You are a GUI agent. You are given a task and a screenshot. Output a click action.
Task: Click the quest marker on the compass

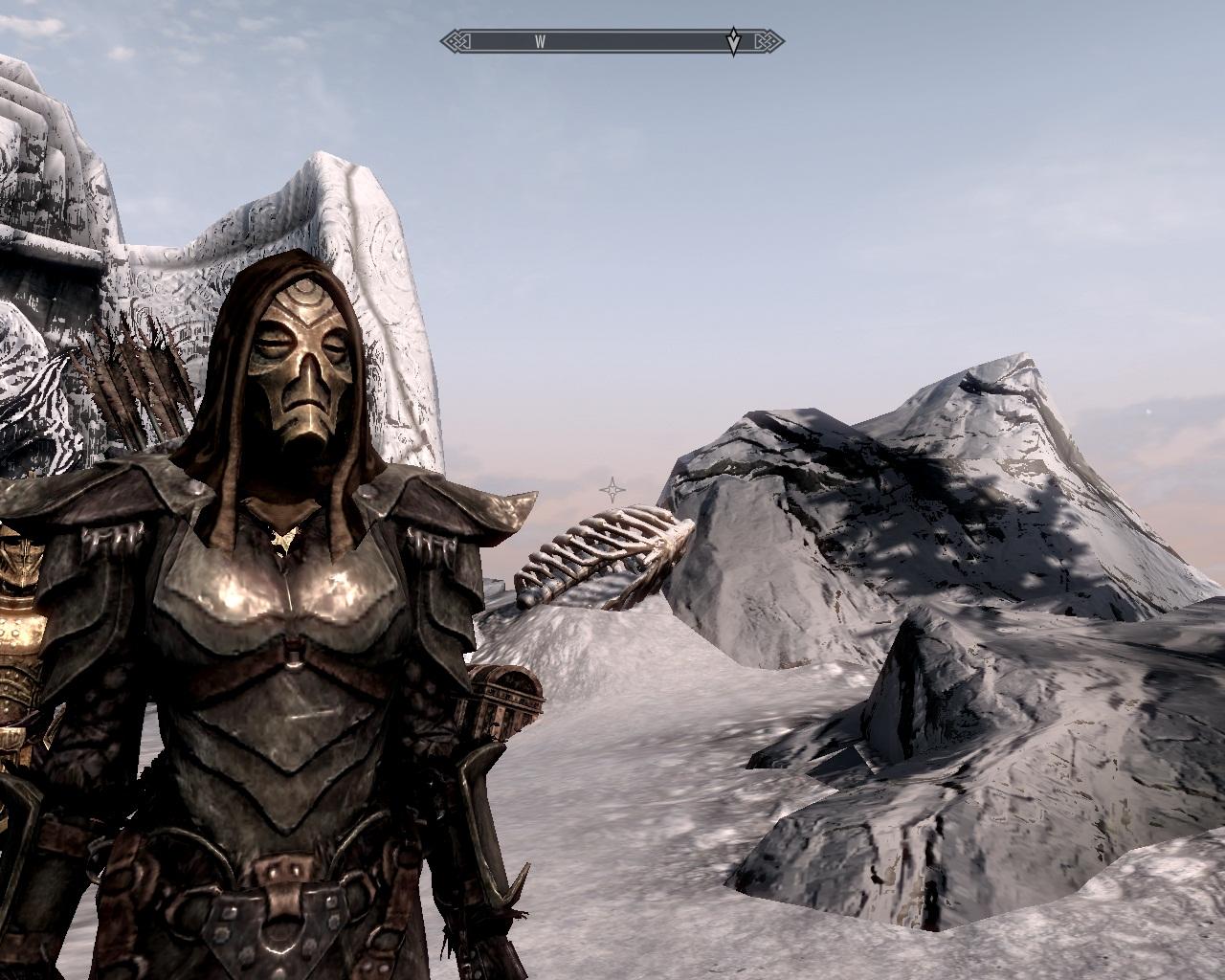[x=733, y=42]
